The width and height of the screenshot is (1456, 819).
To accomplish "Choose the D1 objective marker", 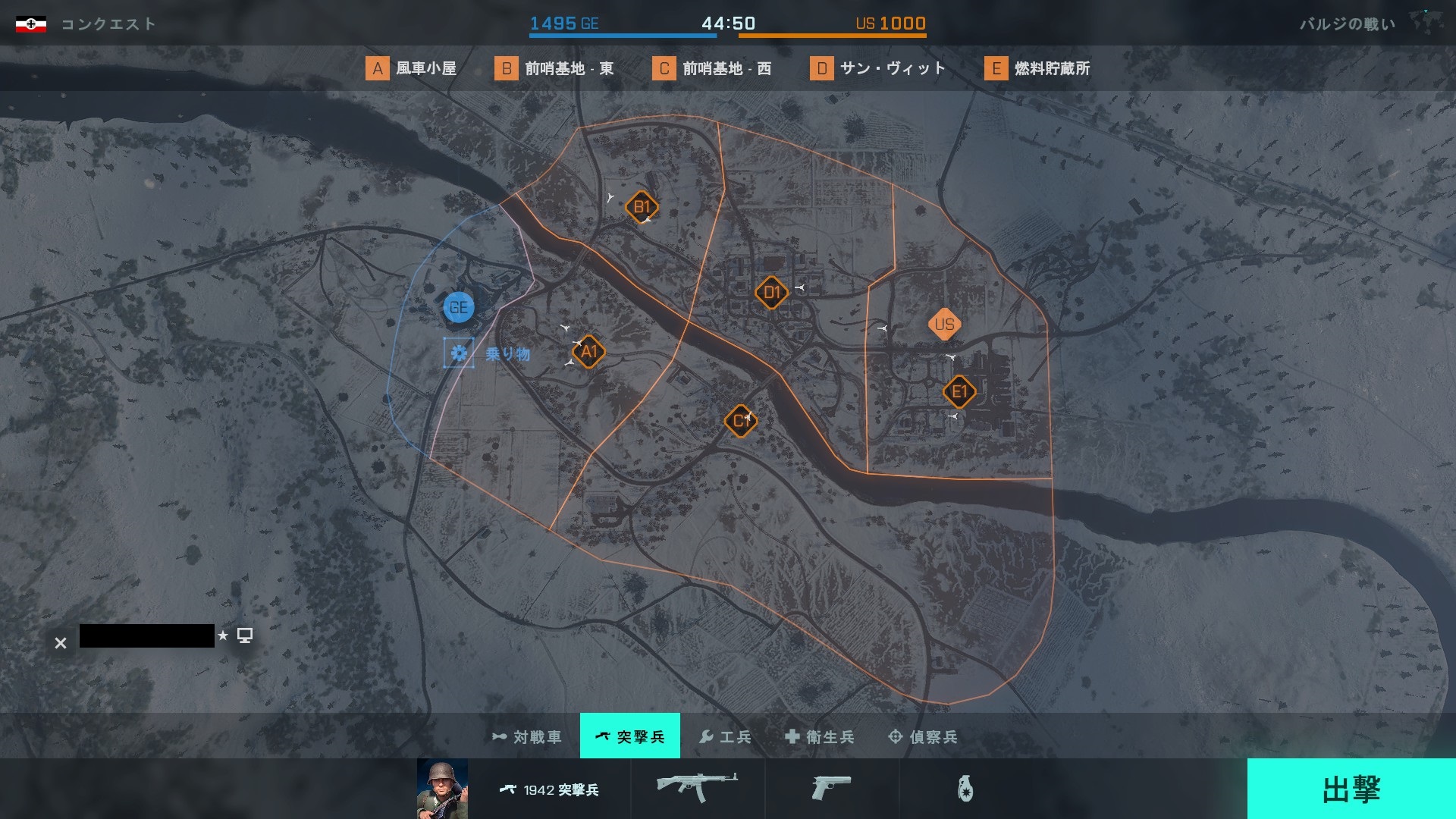I will click(771, 293).
